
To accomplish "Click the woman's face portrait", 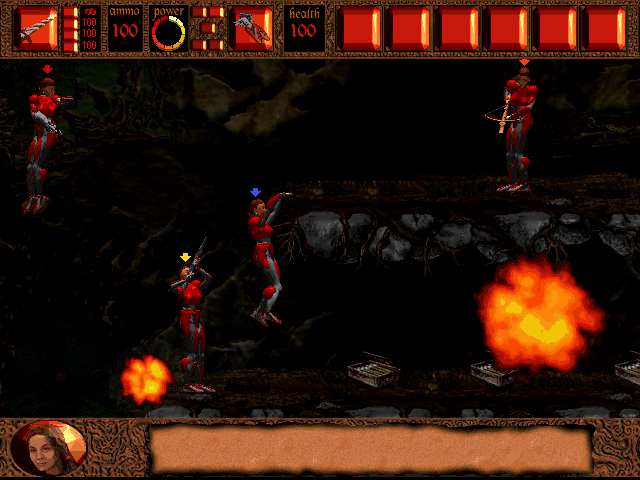I will [x=48, y=448].
